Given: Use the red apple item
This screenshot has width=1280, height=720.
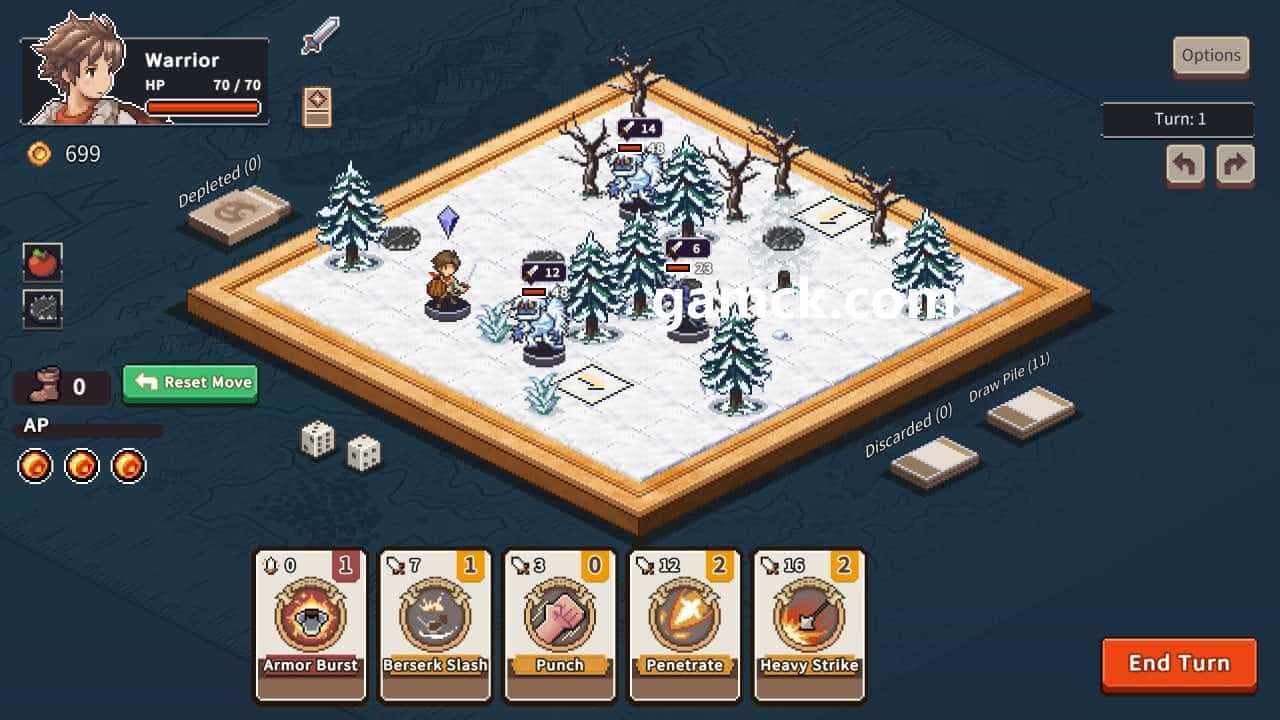Looking at the screenshot, I should pos(43,262).
